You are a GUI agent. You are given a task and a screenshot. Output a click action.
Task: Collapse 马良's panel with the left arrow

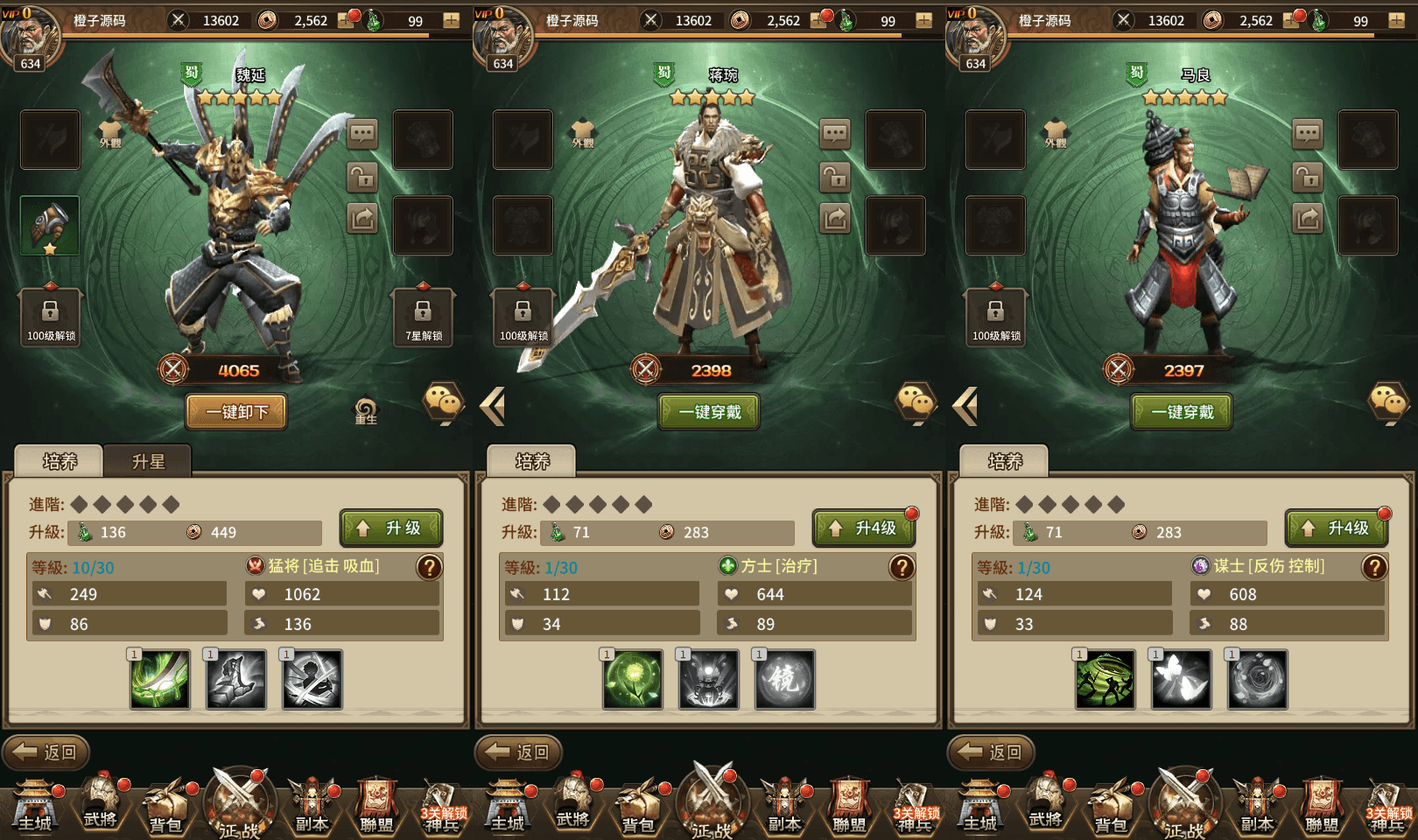point(967,405)
